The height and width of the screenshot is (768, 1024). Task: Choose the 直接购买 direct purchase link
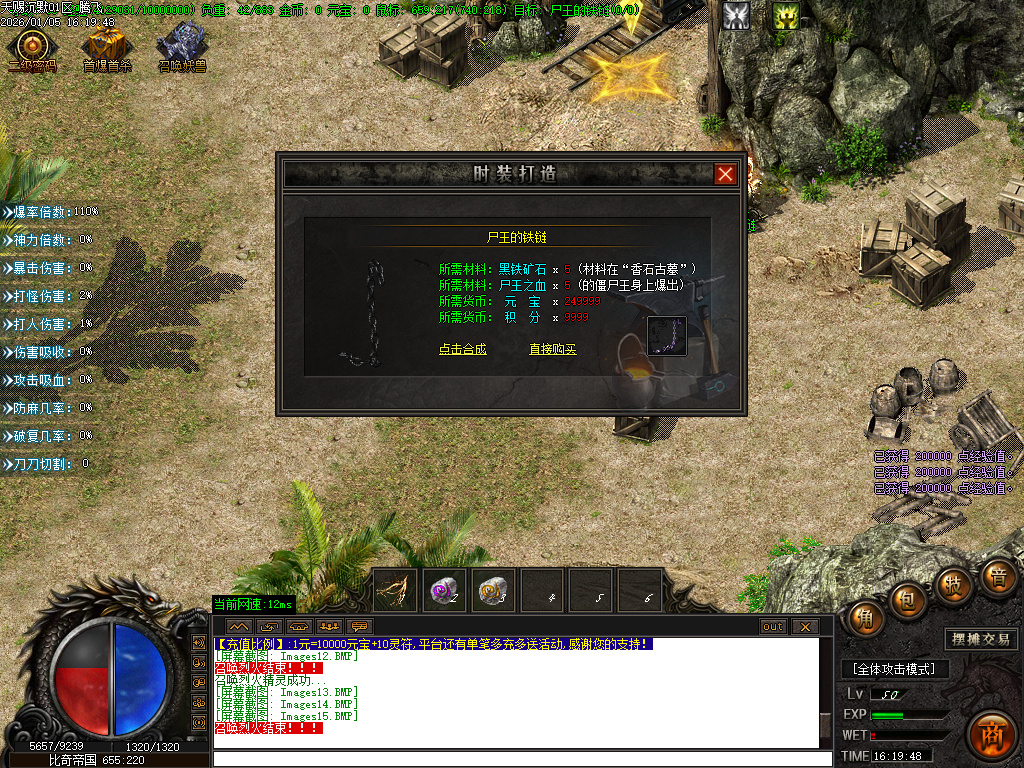553,349
